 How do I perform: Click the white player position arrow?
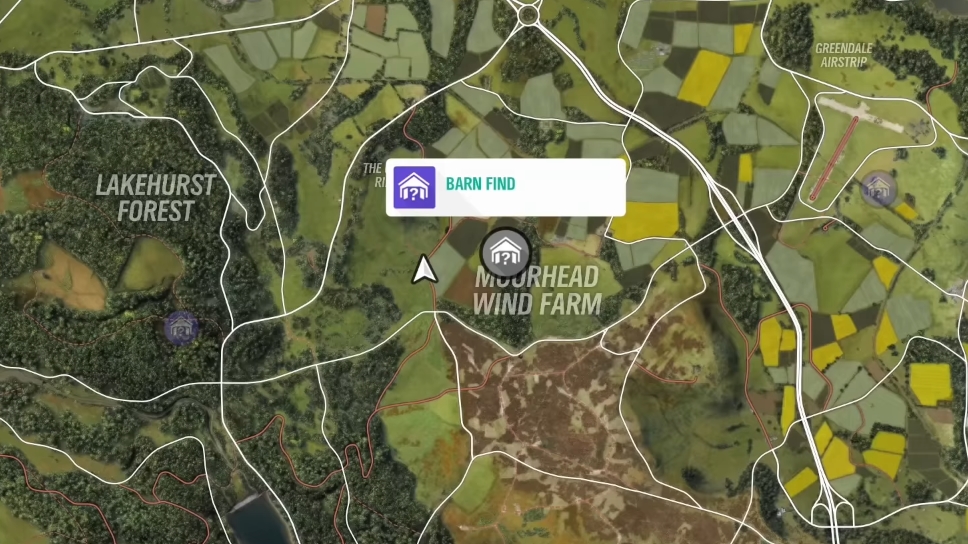click(x=424, y=268)
